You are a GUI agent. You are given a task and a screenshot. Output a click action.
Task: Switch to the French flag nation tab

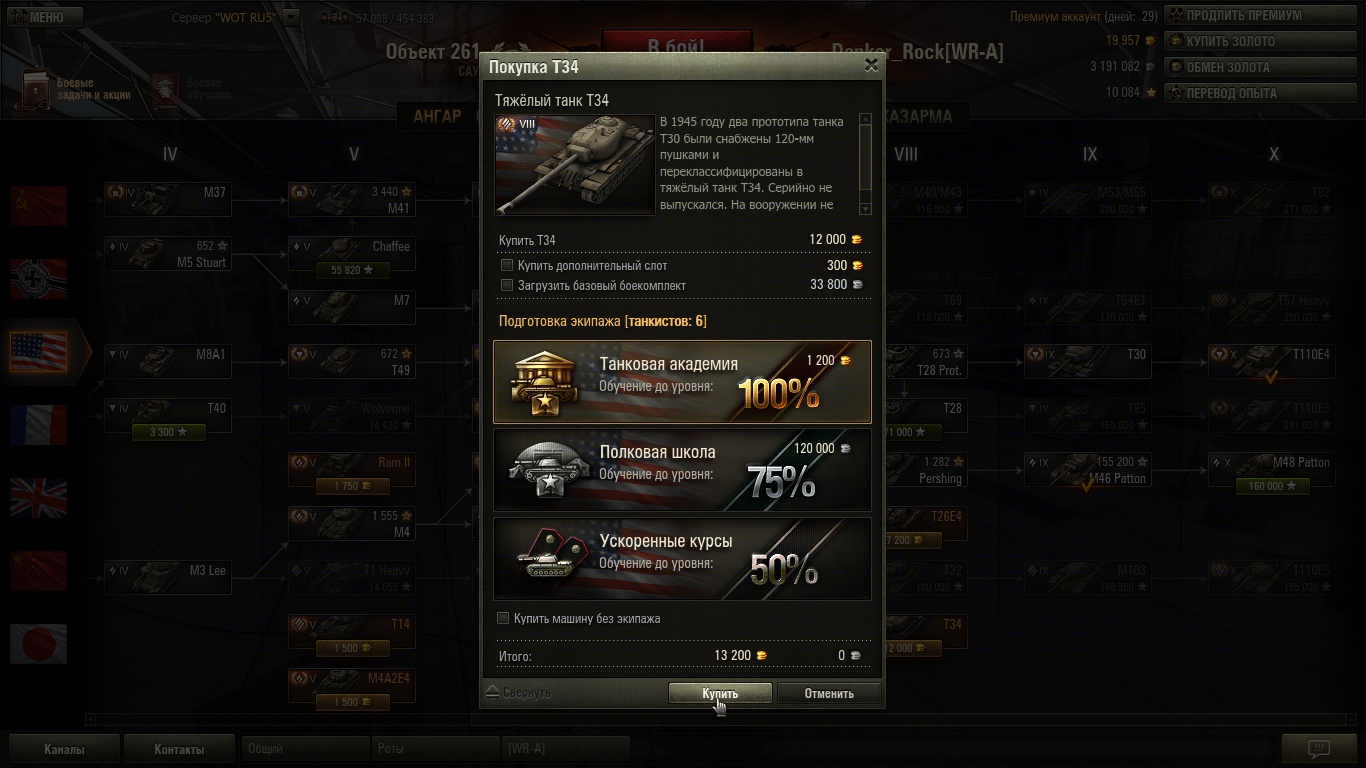(39, 425)
